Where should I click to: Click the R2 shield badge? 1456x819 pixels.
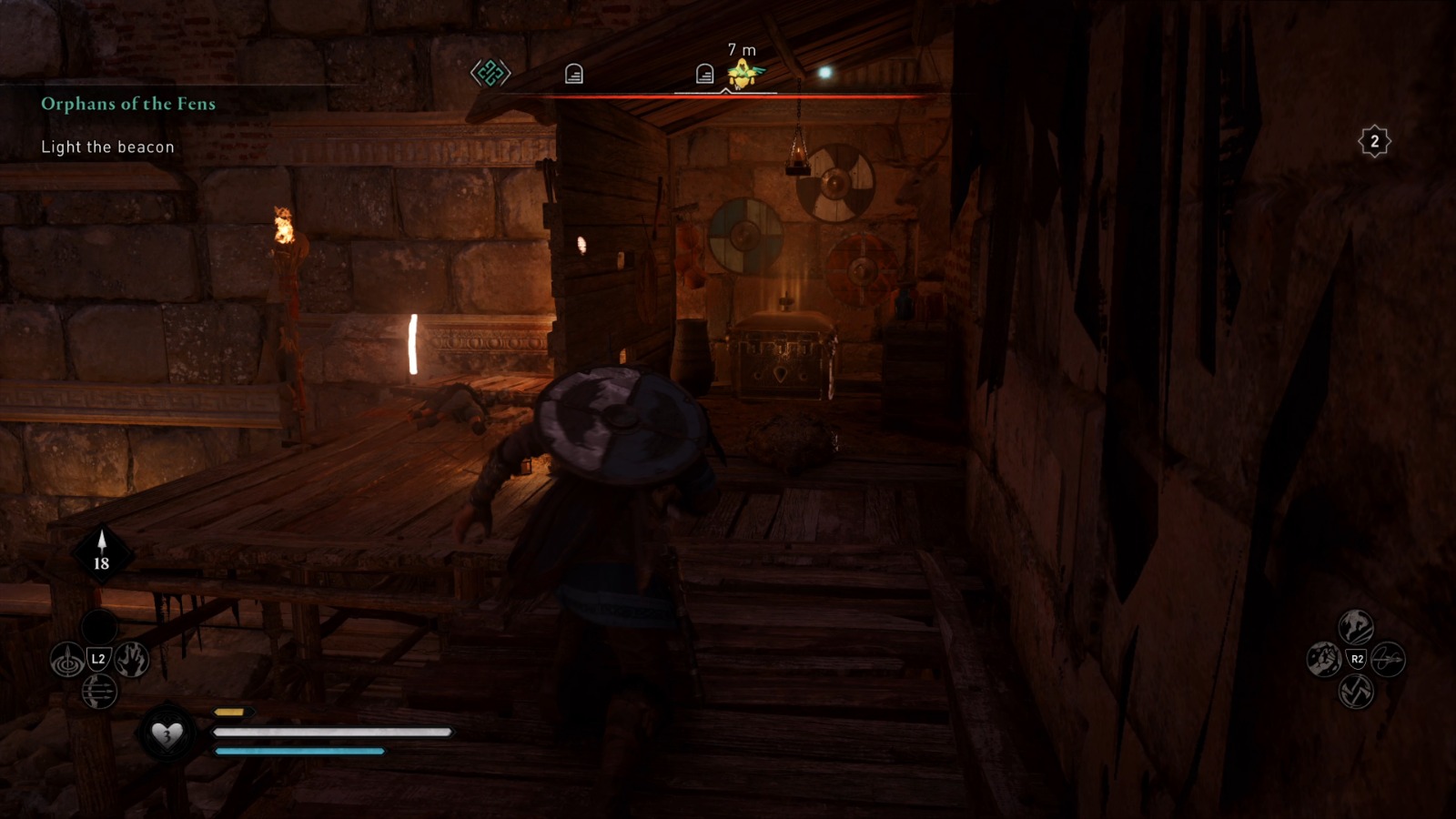click(1356, 659)
